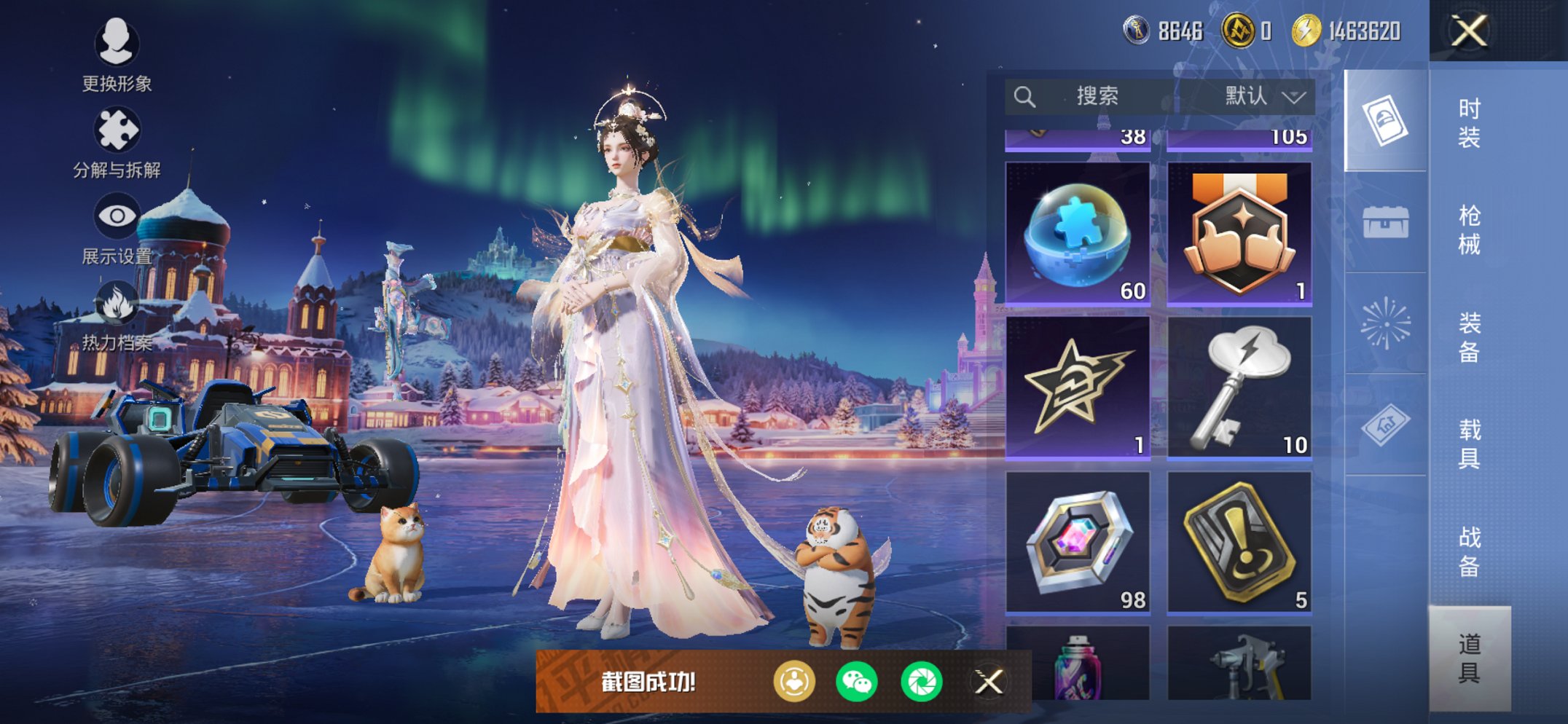Switch to the 时装 fashion tab

pos(1469,122)
